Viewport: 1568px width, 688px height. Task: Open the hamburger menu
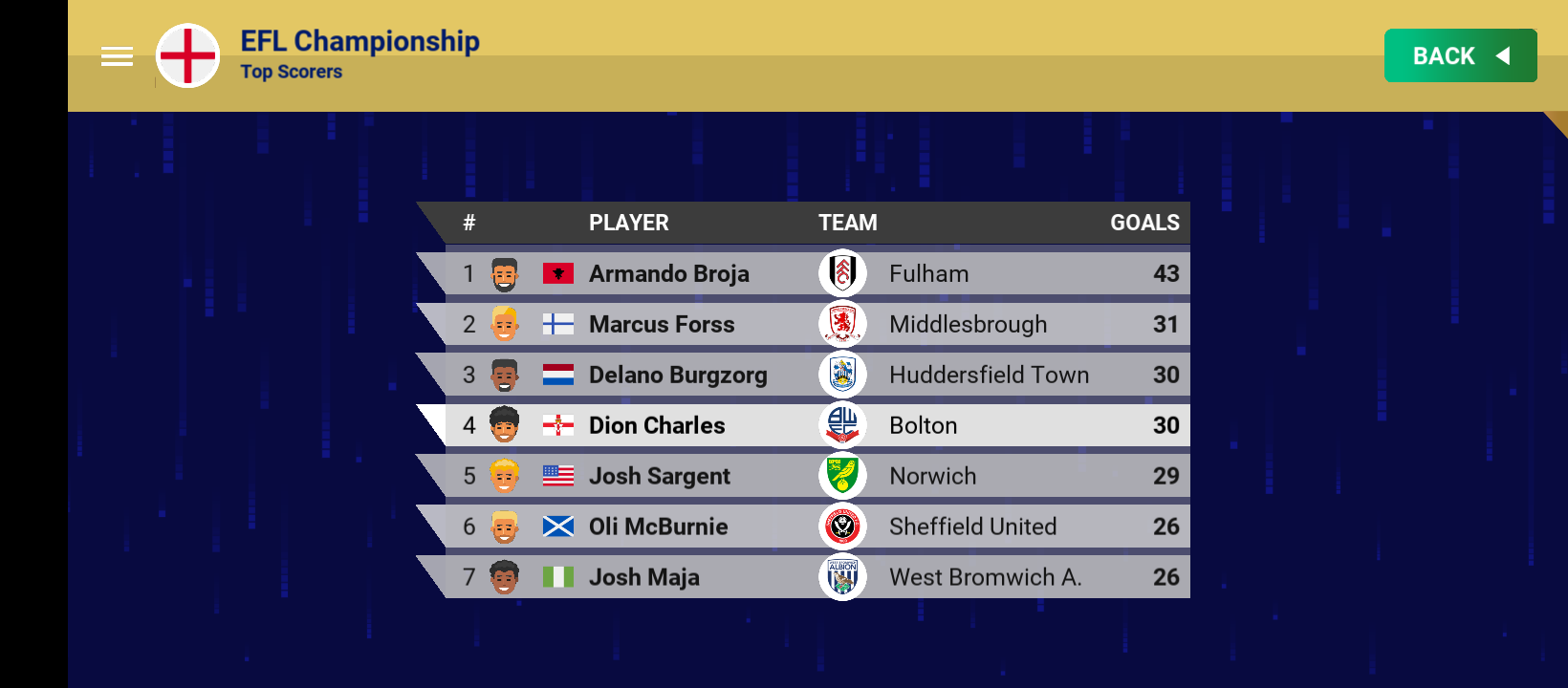(x=117, y=56)
